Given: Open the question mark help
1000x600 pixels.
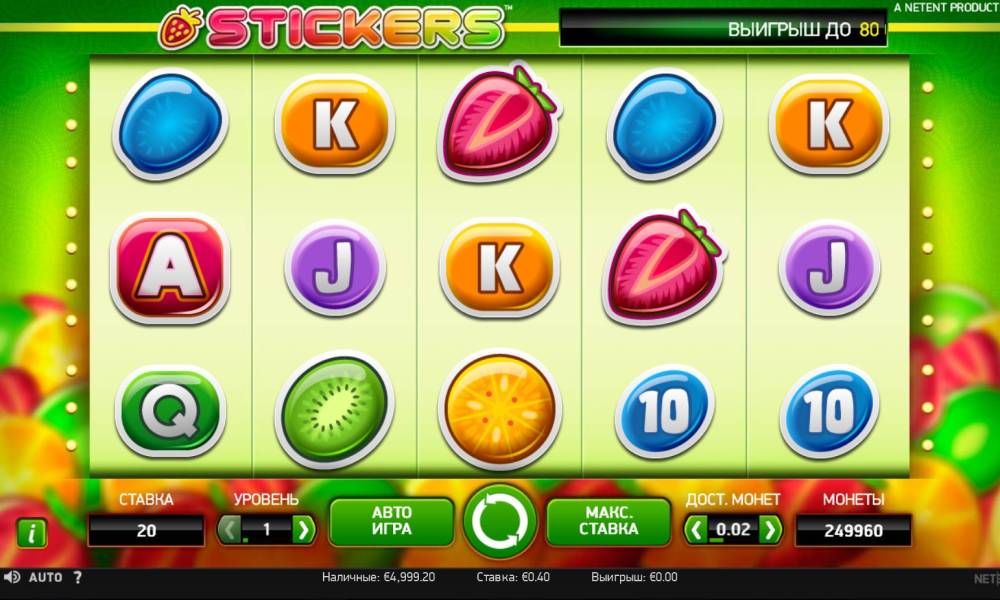Looking at the screenshot, I should pyautogui.click(x=78, y=578).
